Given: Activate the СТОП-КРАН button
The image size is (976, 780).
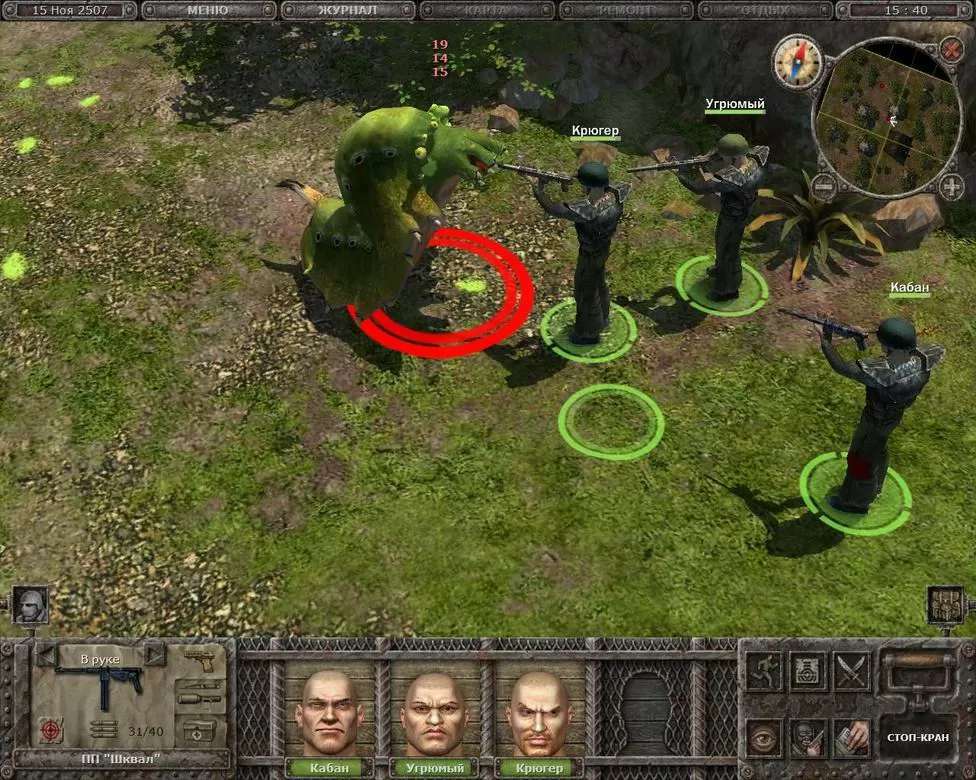Looking at the screenshot, I should (915, 737).
